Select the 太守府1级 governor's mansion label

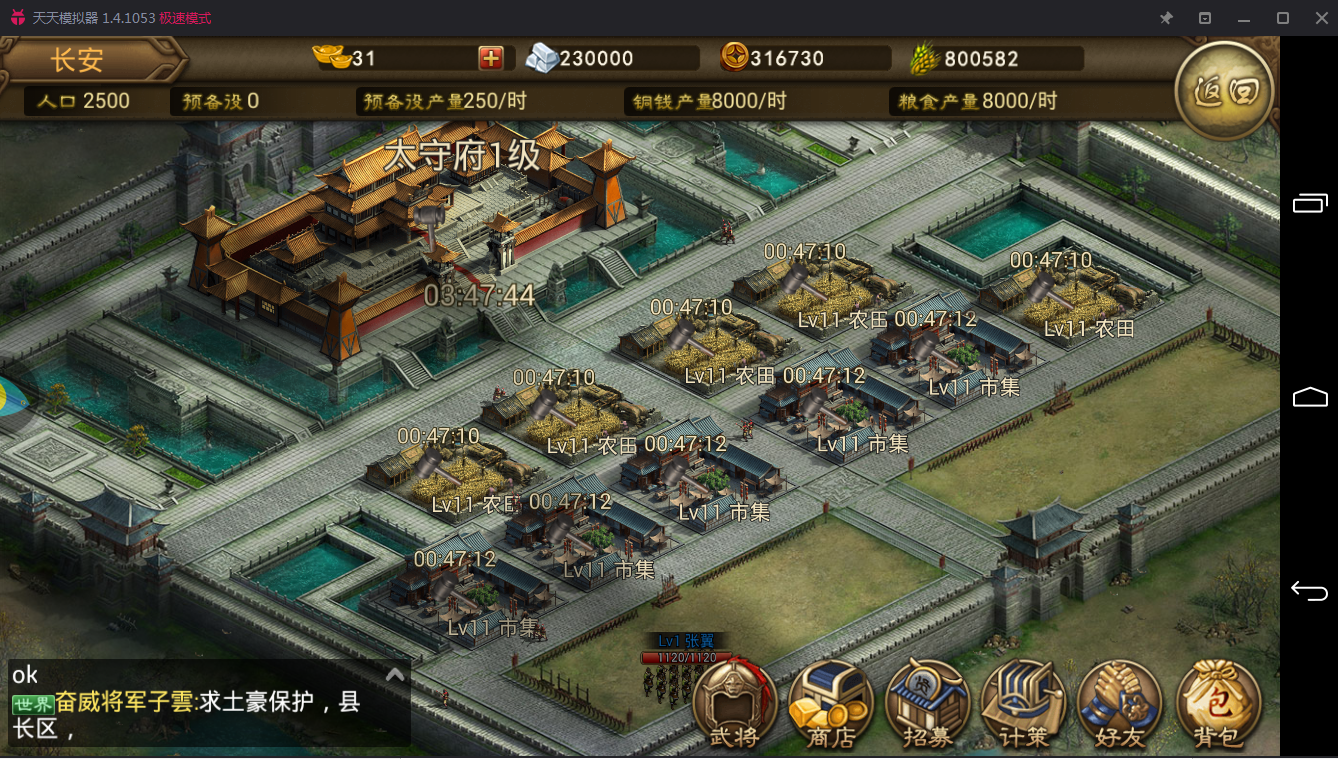[x=462, y=156]
